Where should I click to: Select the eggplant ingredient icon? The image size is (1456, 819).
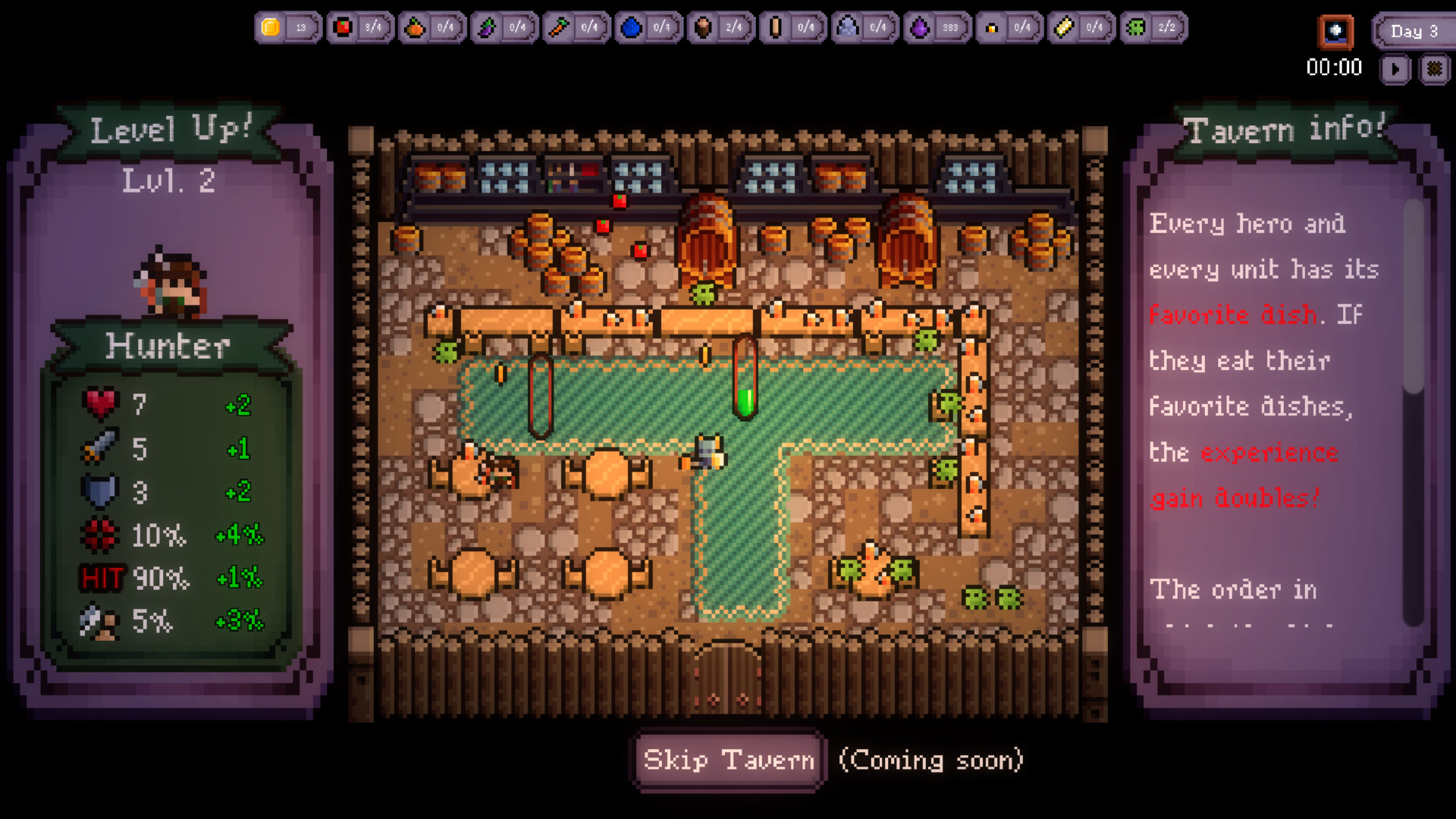(x=487, y=27)
